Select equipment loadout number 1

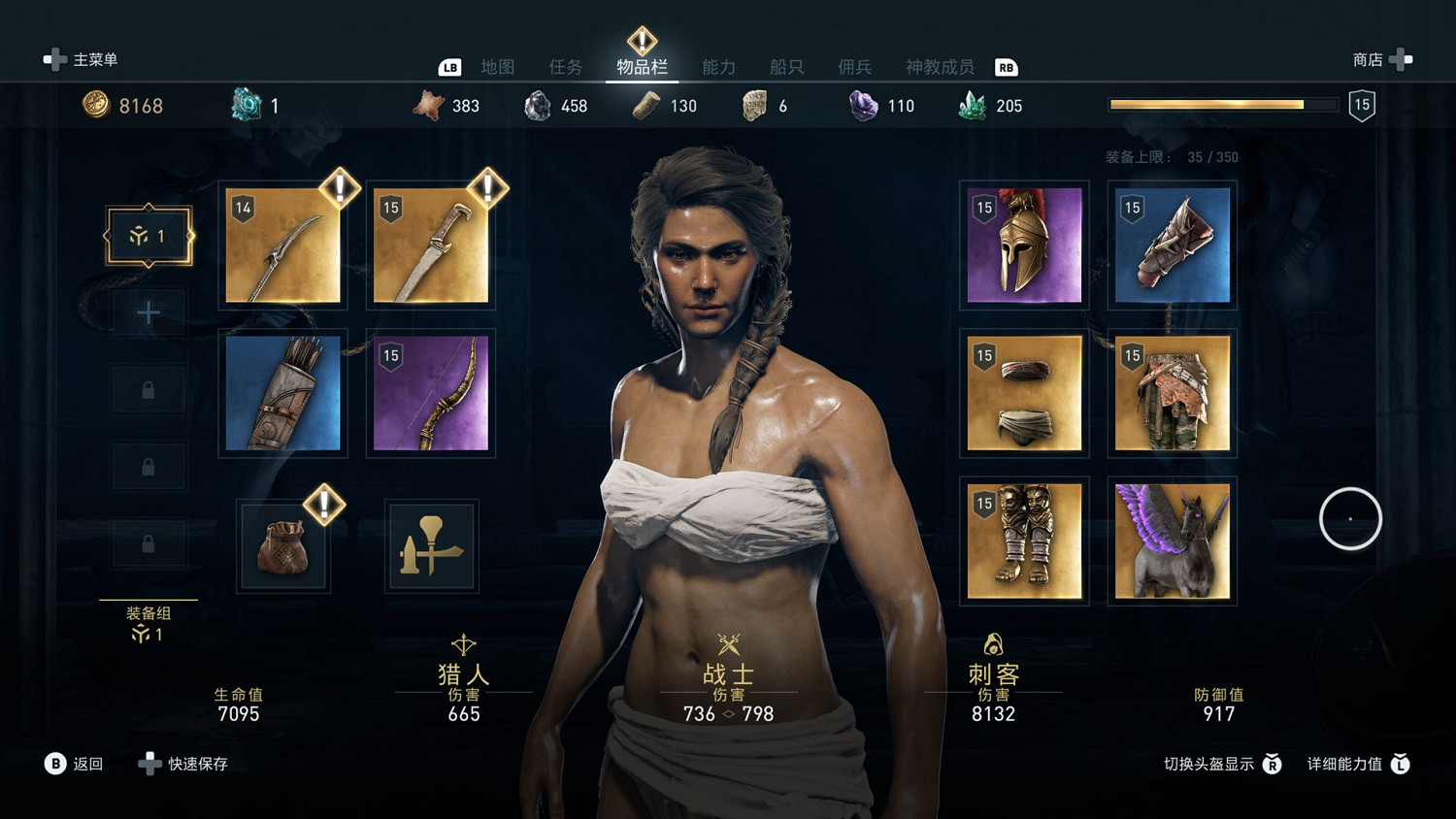(x=149, y=236)
